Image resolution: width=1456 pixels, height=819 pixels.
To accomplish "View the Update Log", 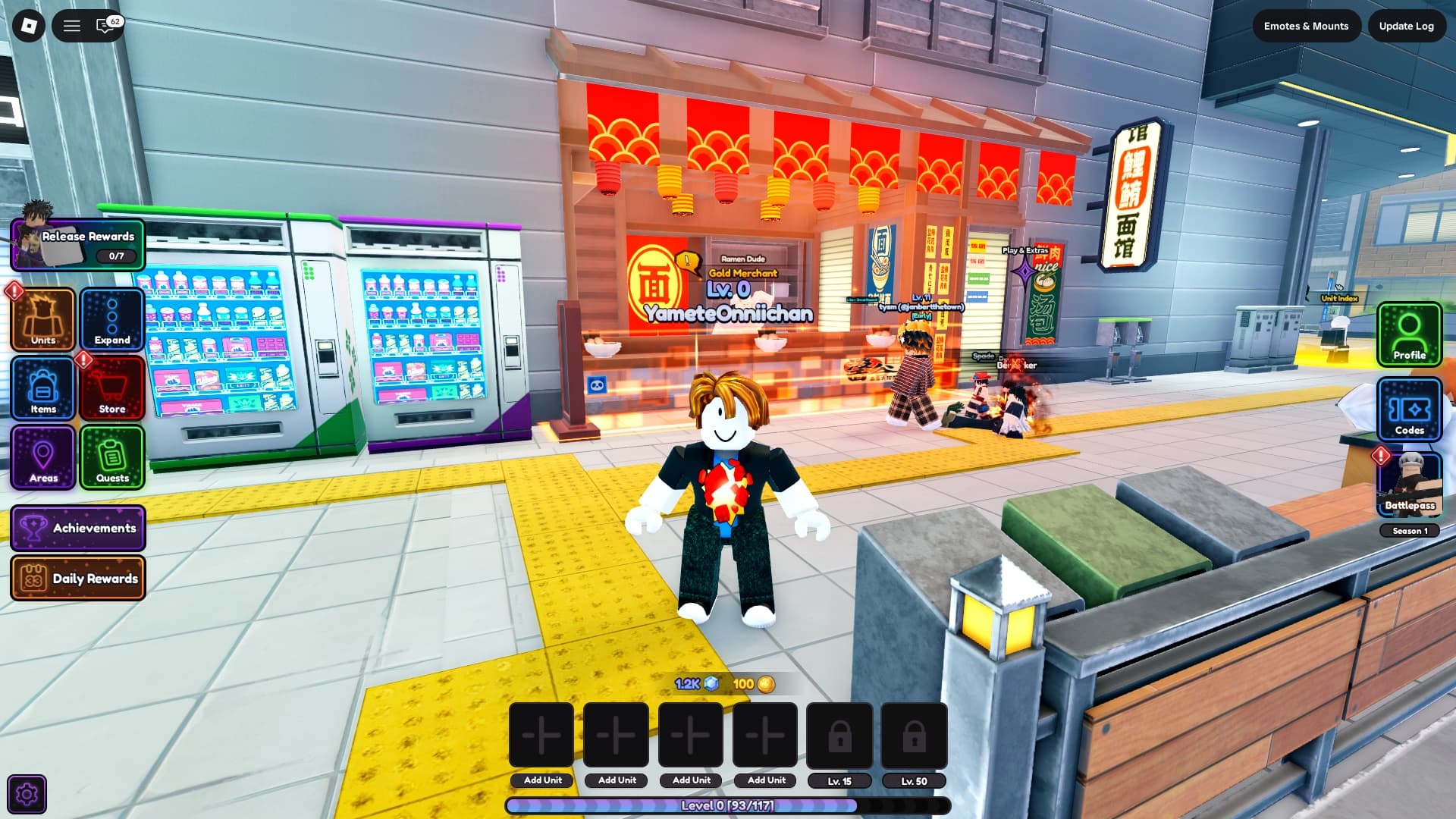I will (x=1406, y=26).
